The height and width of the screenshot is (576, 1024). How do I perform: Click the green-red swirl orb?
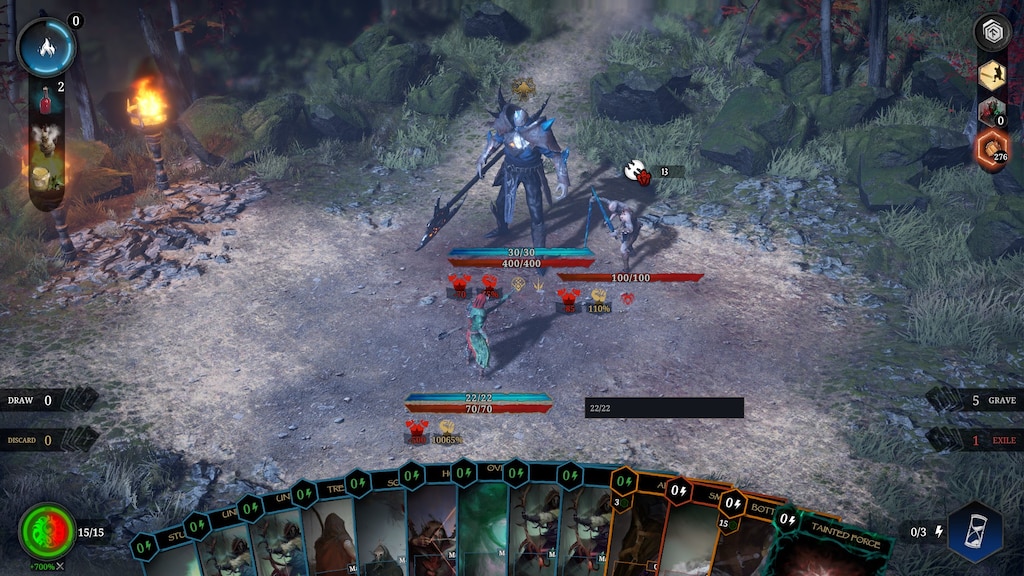(x=47, y=532)
